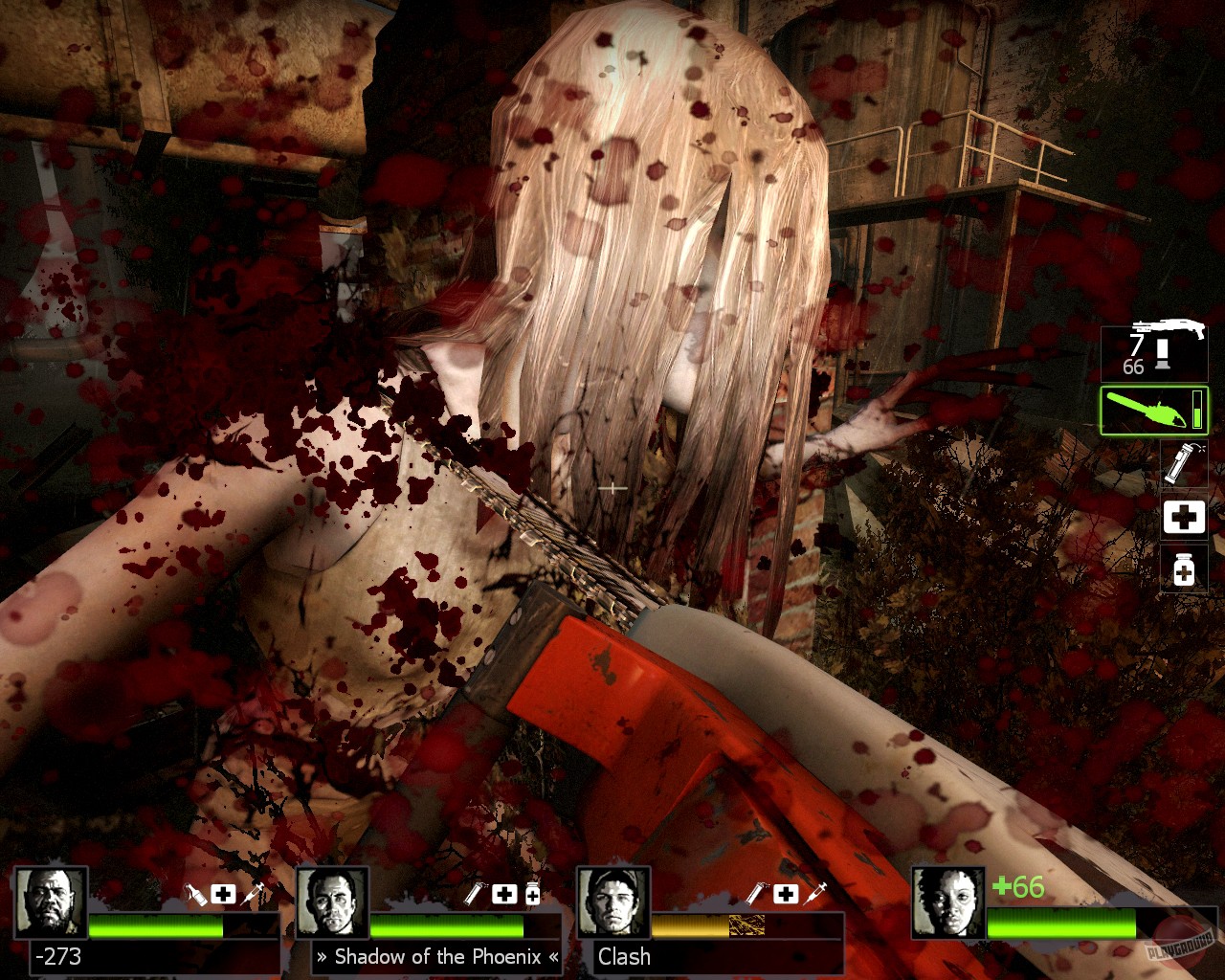Click the Clash name label
Image resolution: width=1225 pixels, height=980 pixels.
click(622, 956)
